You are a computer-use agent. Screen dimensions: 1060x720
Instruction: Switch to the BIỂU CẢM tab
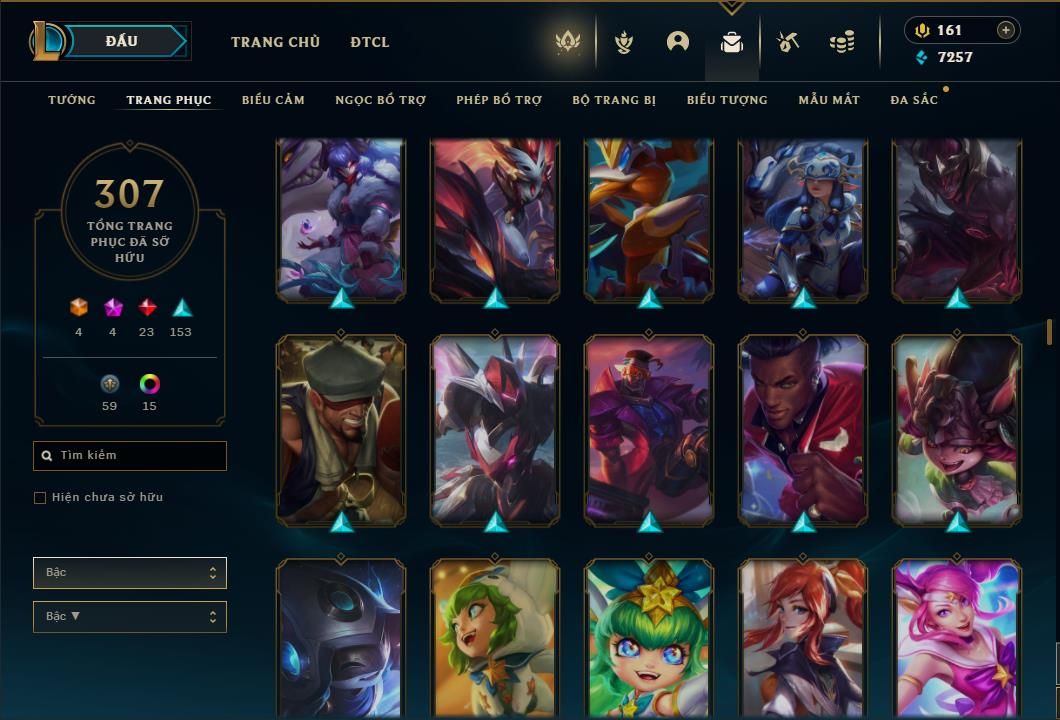coord(273,100)
